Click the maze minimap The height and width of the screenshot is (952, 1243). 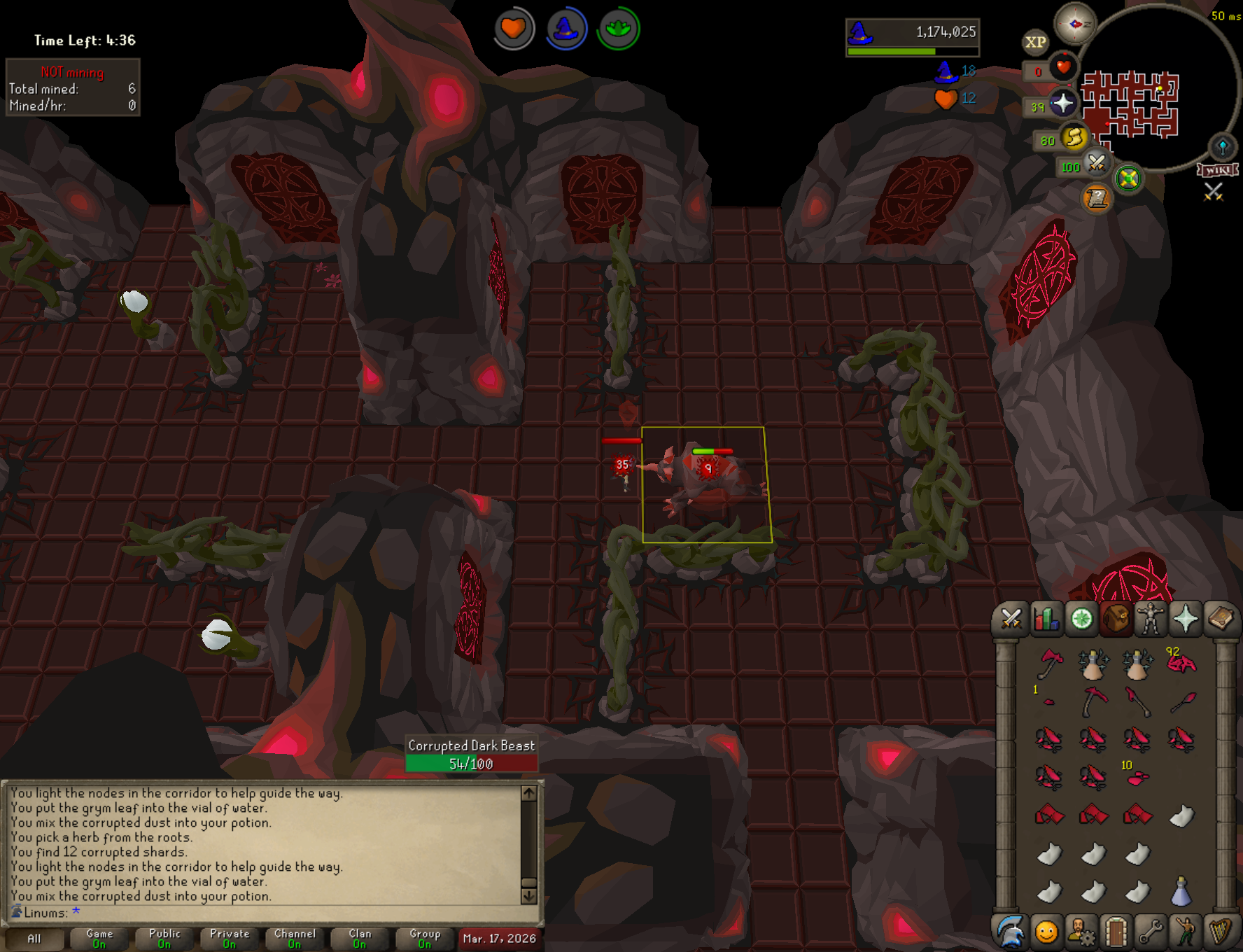1130,104
